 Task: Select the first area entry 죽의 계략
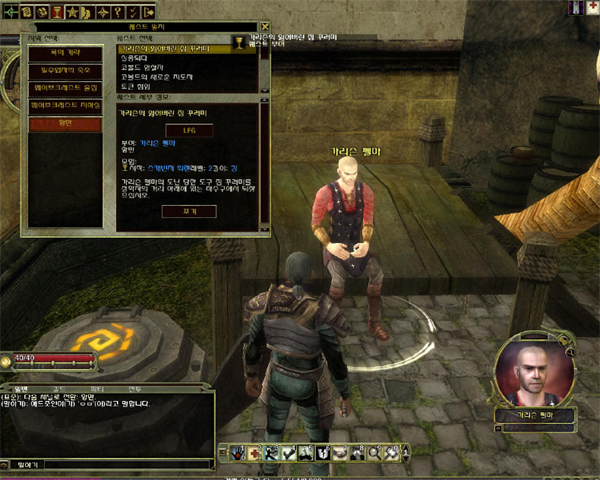pyautogui.click(x=64, y=52)
